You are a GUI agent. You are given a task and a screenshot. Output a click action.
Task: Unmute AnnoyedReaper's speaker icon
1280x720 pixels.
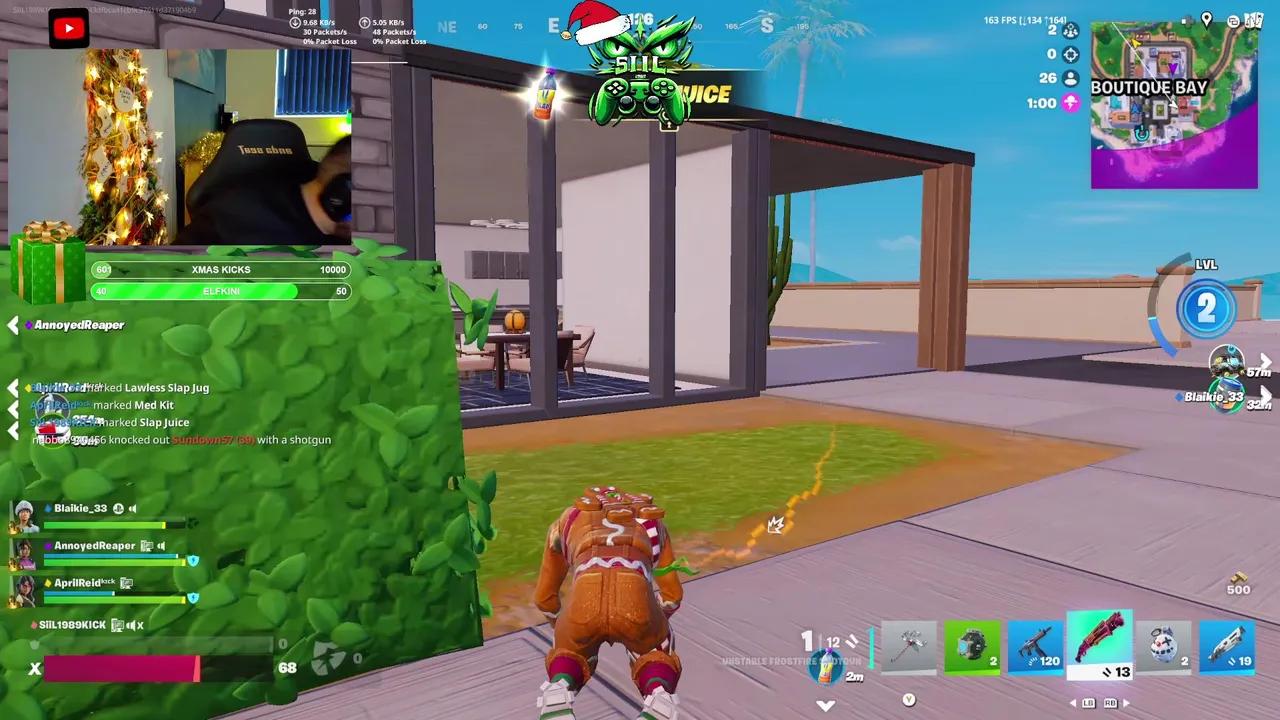point(161,546)
